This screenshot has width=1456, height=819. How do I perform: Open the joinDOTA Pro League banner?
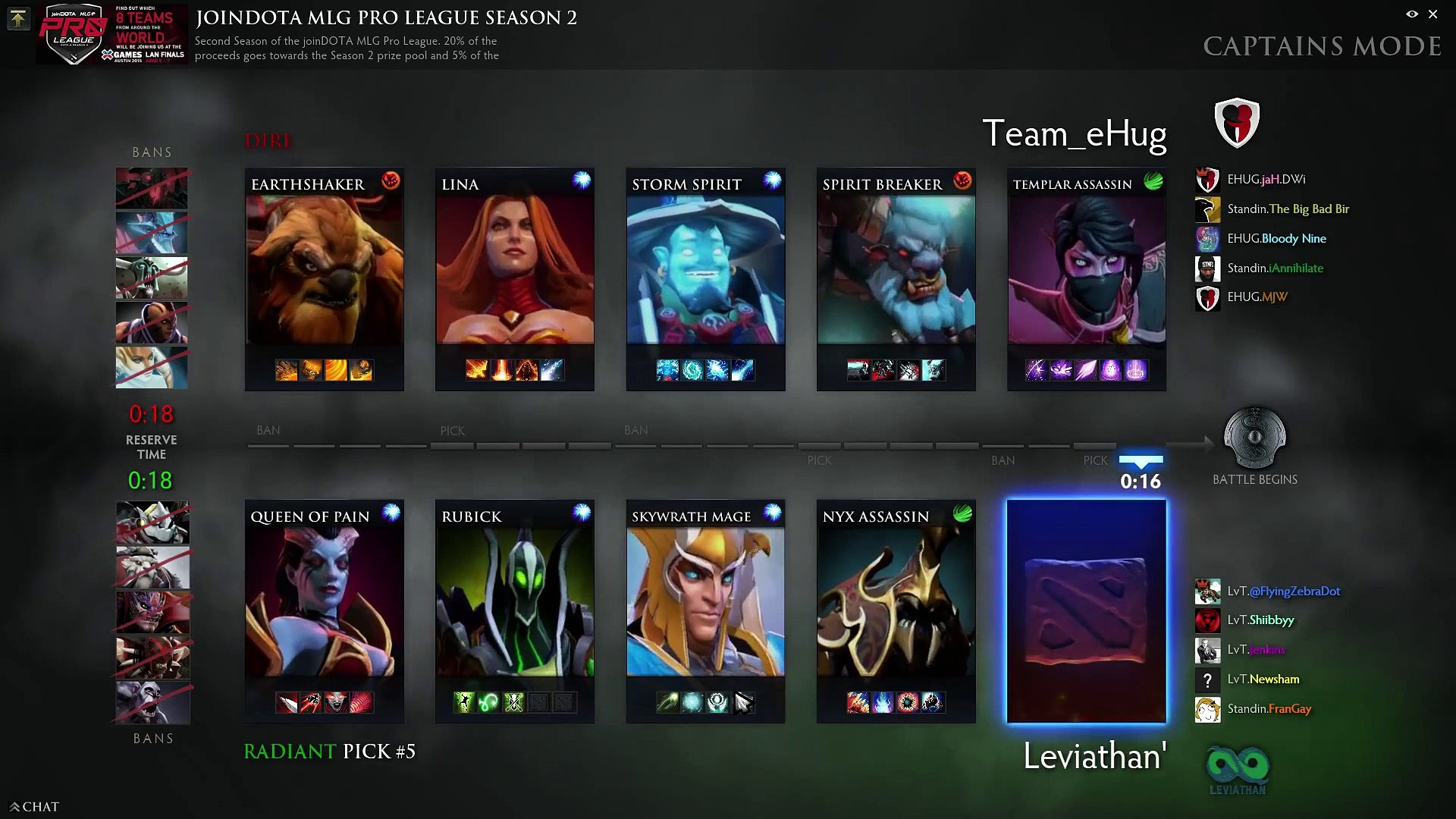(112, 34)
